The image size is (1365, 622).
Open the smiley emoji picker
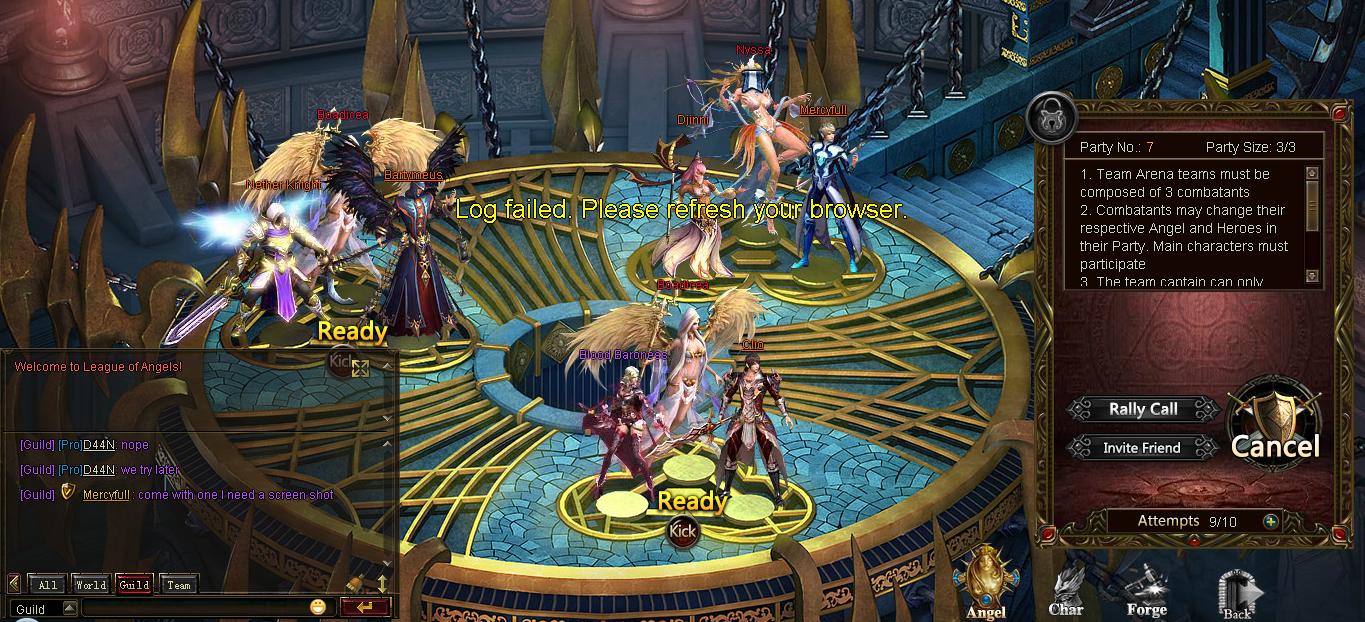318,607
